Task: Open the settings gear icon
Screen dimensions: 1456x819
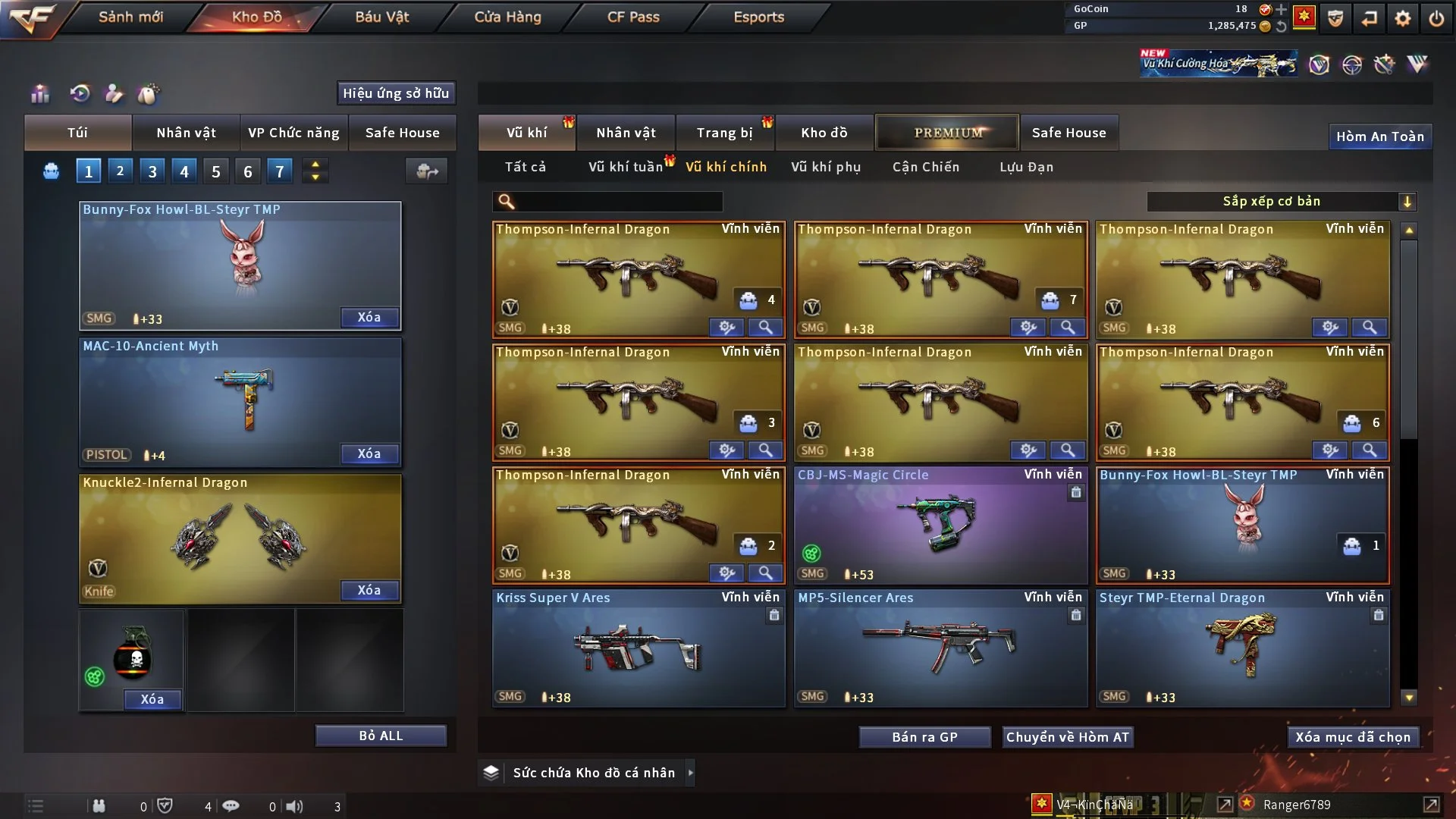Action: 1402,18
